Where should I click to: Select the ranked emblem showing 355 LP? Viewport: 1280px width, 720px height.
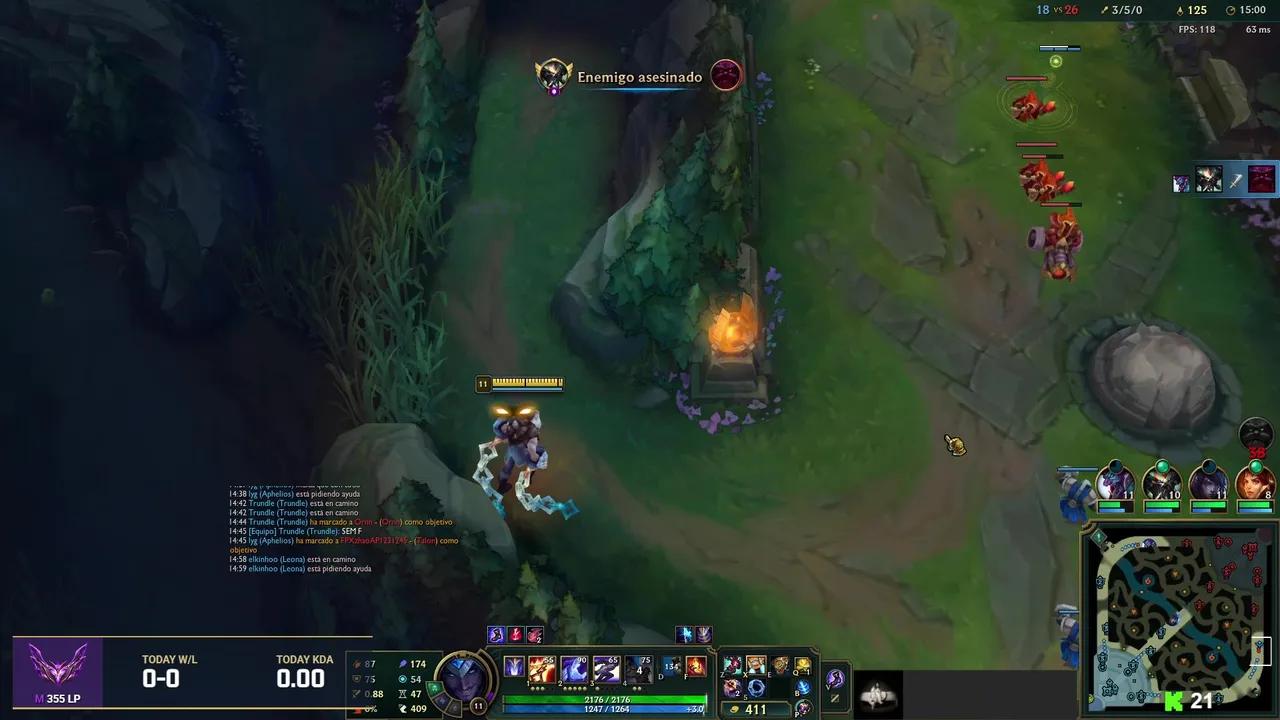[x=57, y=672]
